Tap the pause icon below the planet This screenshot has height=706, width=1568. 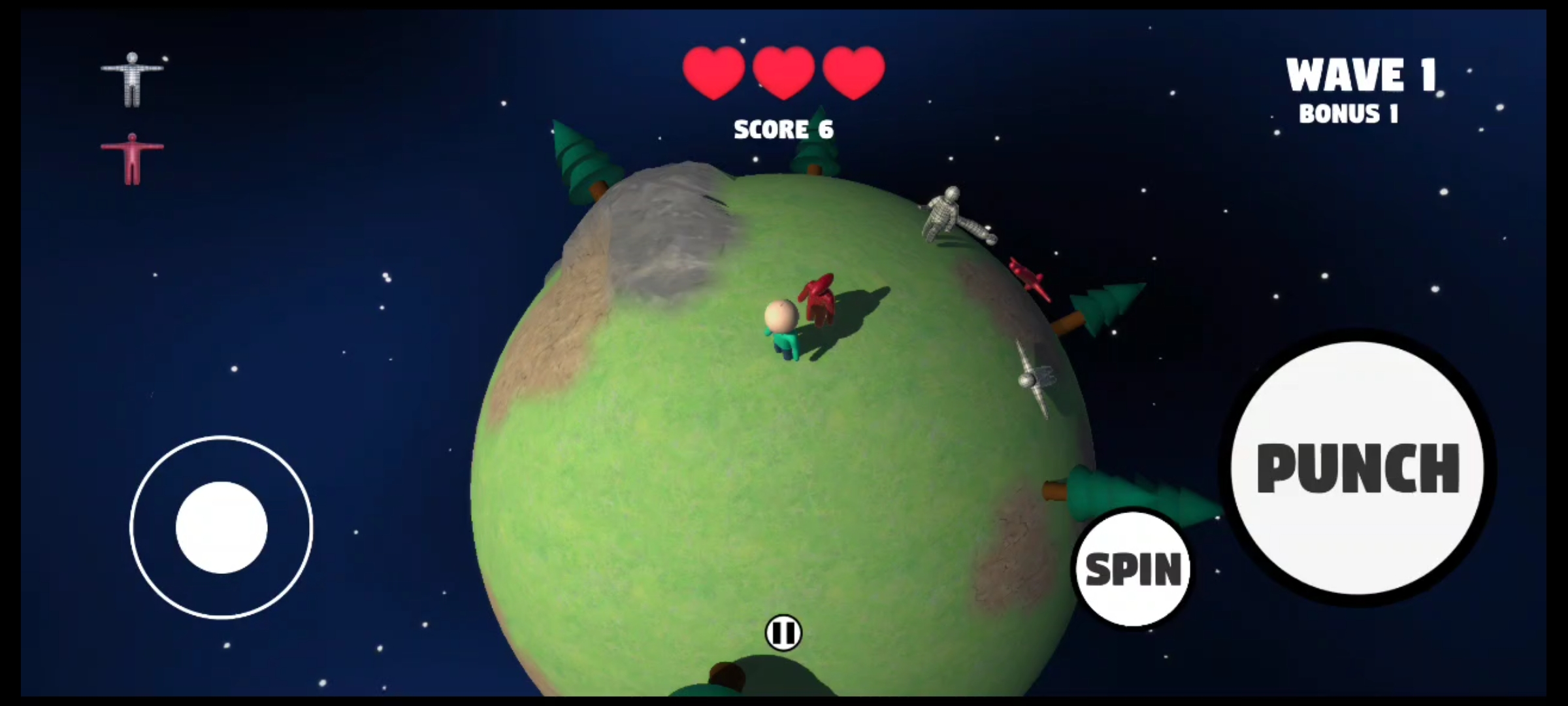pyautogui.click(x=784, y=631)
